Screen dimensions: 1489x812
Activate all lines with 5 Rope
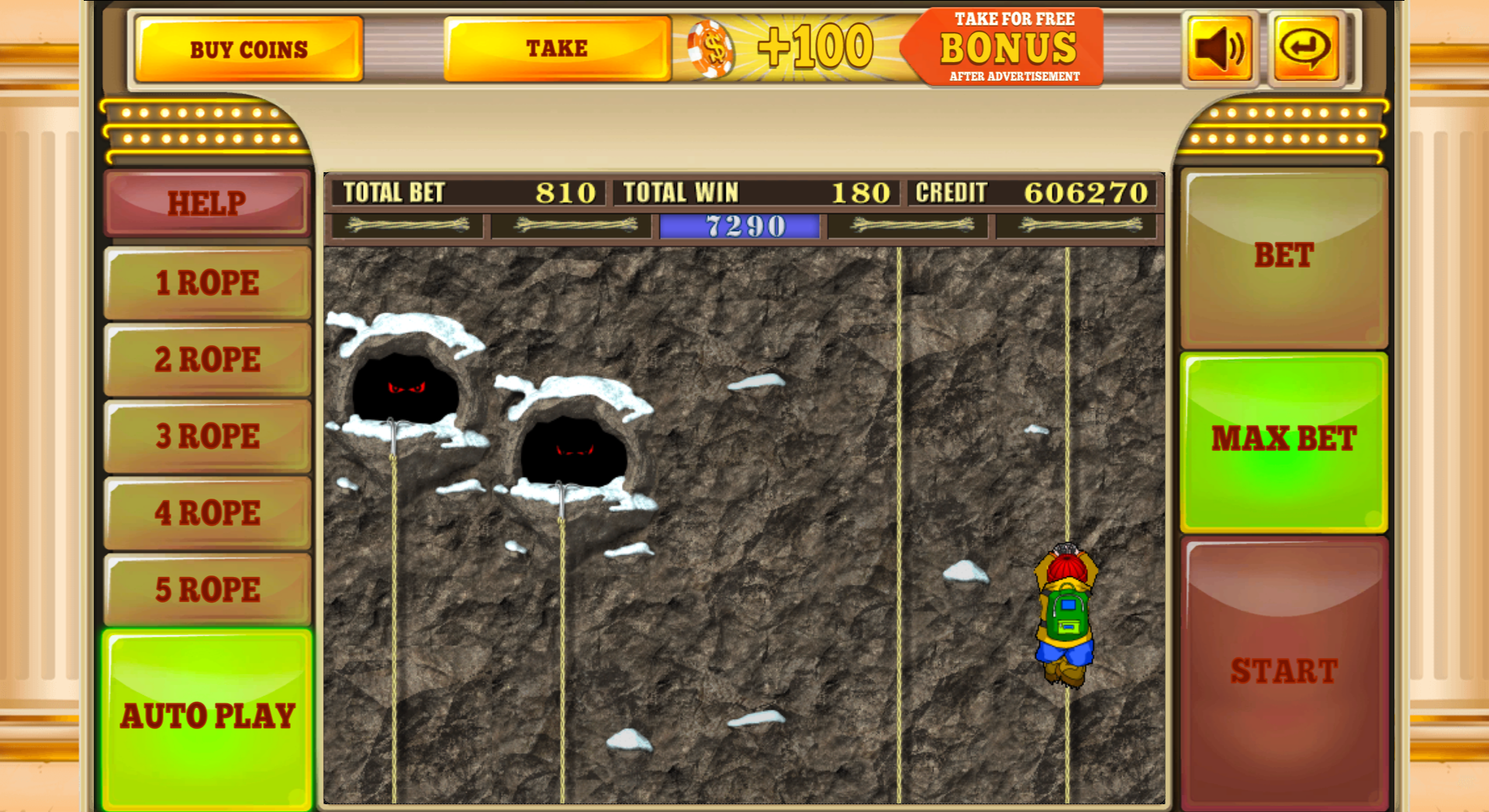pyautogui.click(x=207, y=589)
